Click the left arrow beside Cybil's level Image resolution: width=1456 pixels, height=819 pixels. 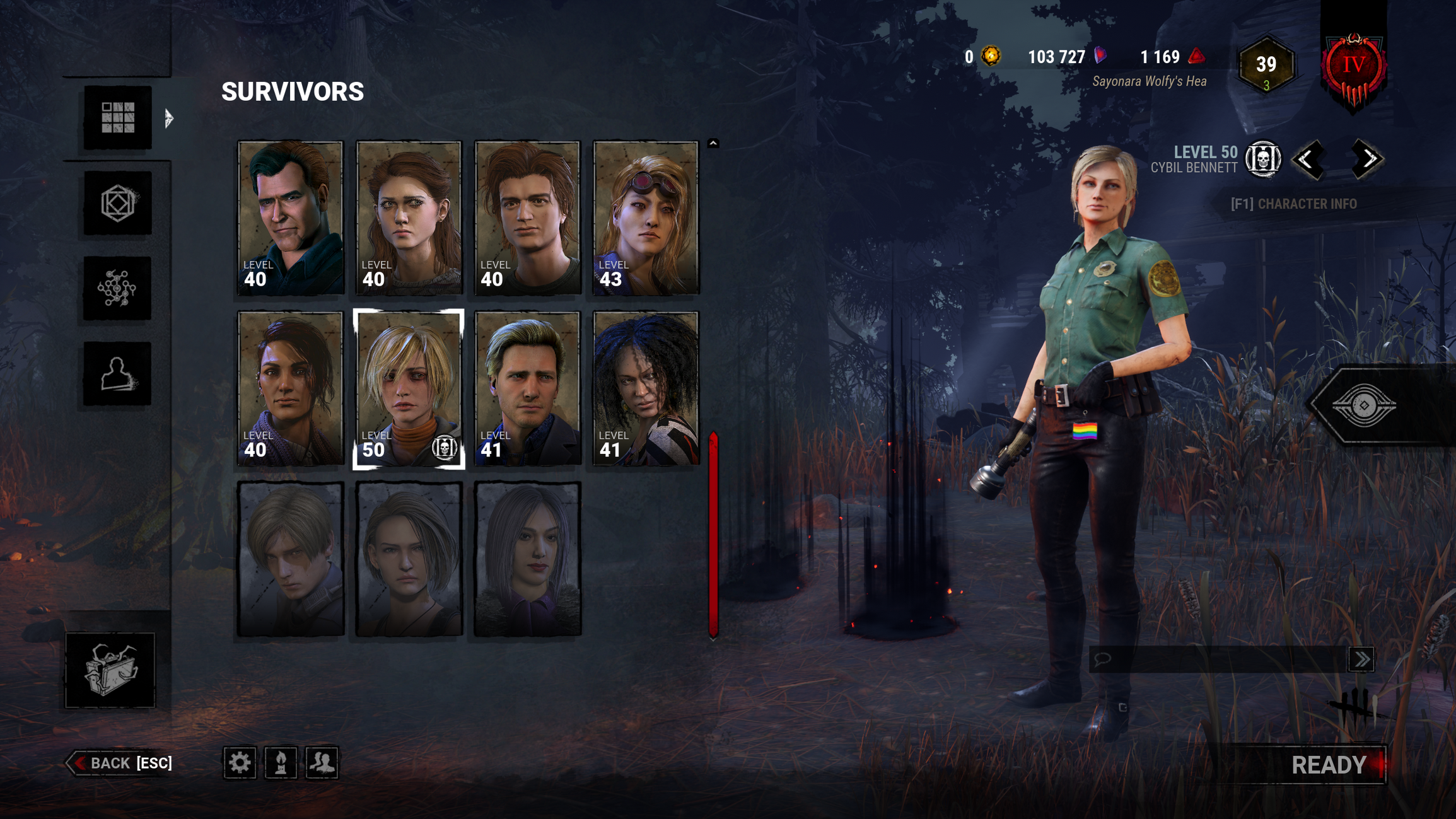[1310, 161]
